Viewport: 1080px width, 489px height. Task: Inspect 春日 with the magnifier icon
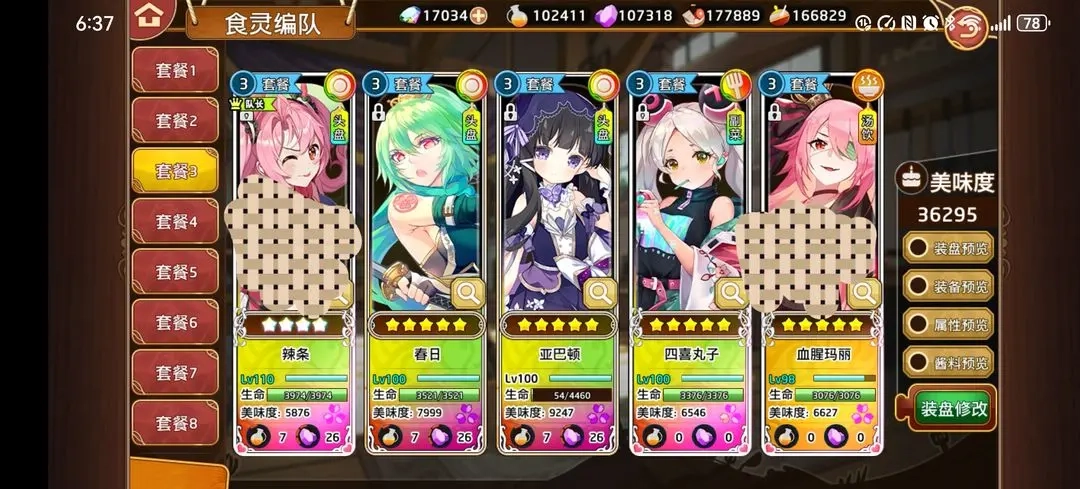467,293
